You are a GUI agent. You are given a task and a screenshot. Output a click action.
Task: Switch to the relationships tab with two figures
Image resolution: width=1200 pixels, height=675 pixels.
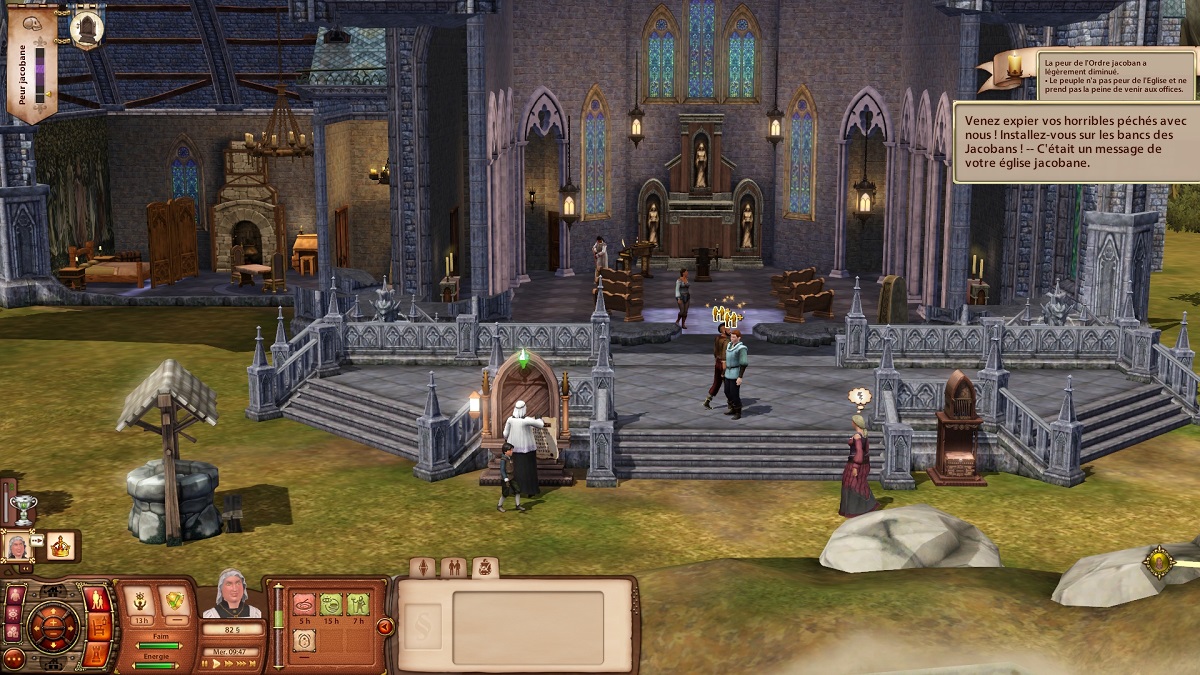pos(453,568)
